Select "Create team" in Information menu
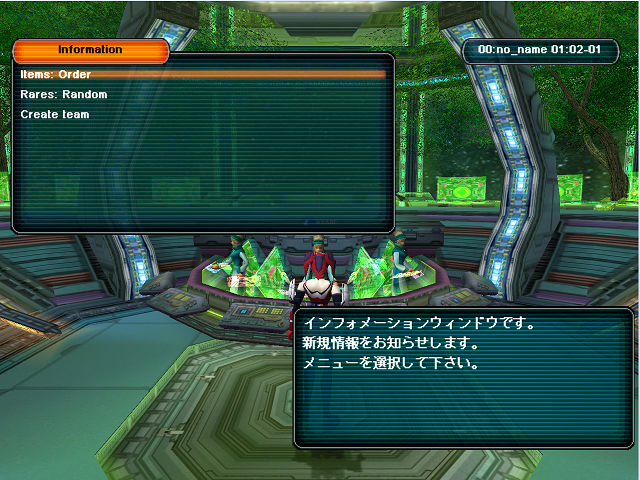Screen dimensions: 640x480 (55, 114)
